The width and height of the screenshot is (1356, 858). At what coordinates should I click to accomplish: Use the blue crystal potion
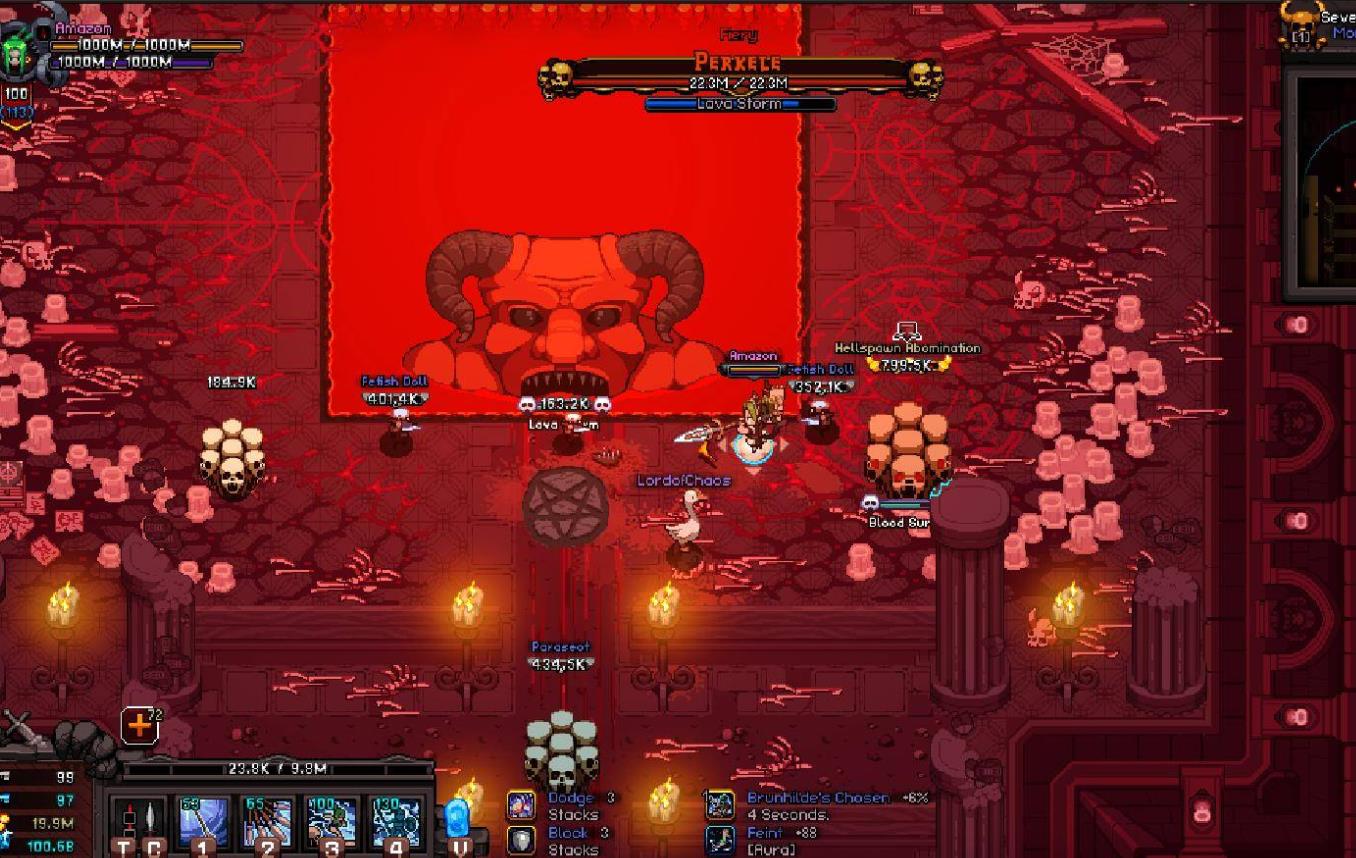(457, 818)
